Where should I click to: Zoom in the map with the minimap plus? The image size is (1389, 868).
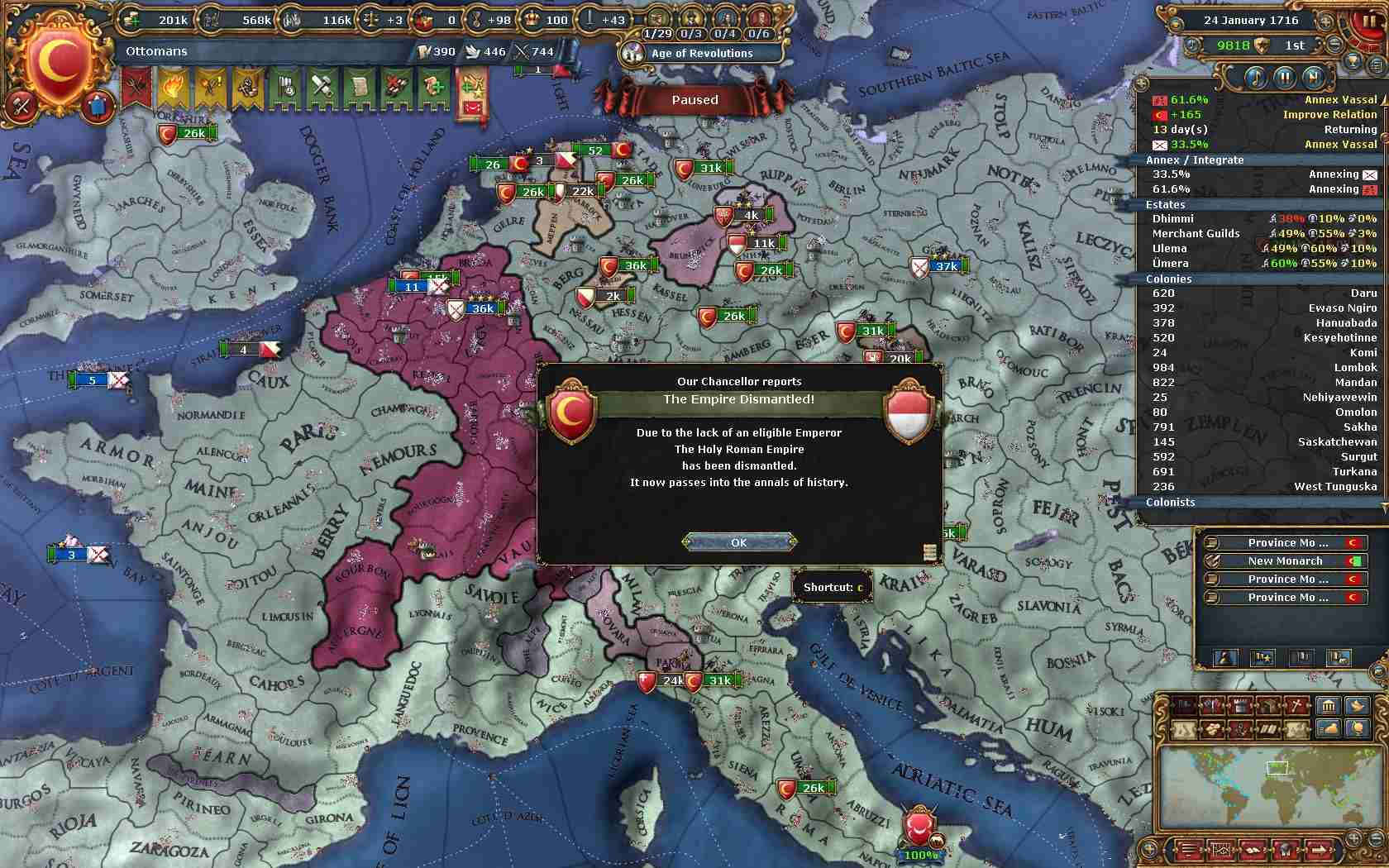[x=1353, y=839]
